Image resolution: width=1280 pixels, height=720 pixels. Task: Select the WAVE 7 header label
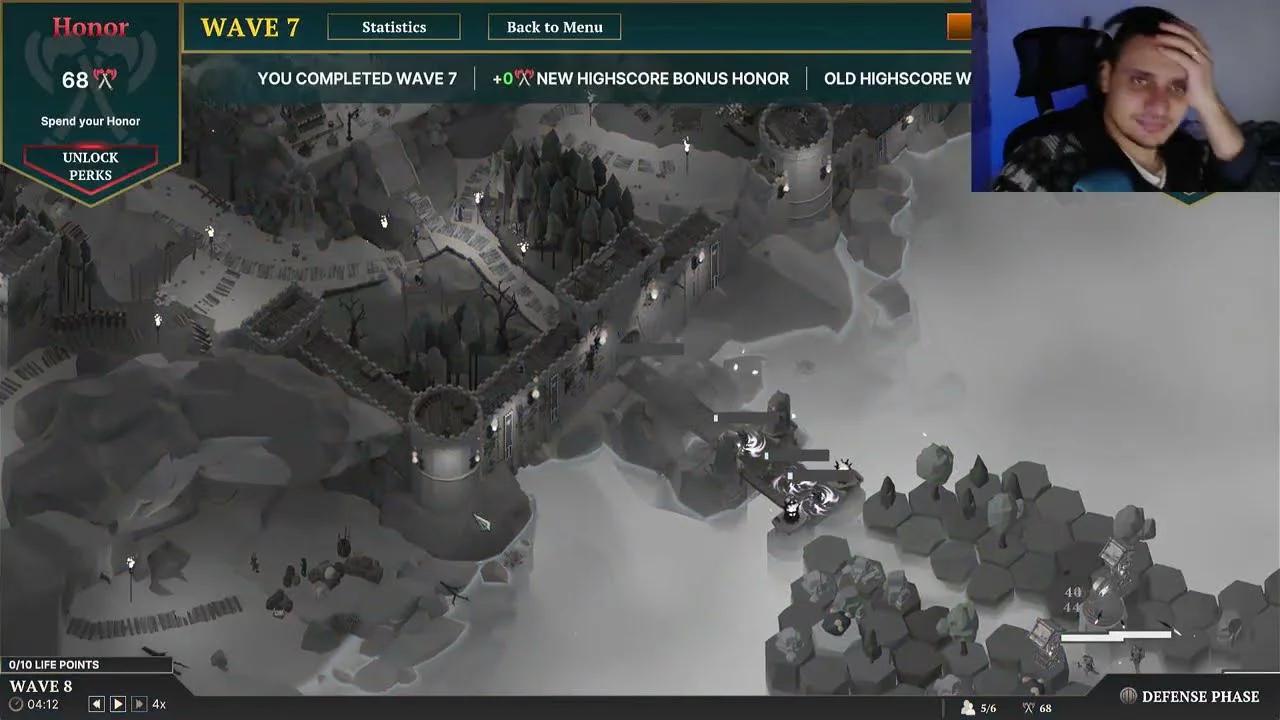click(x=249, y=27)
